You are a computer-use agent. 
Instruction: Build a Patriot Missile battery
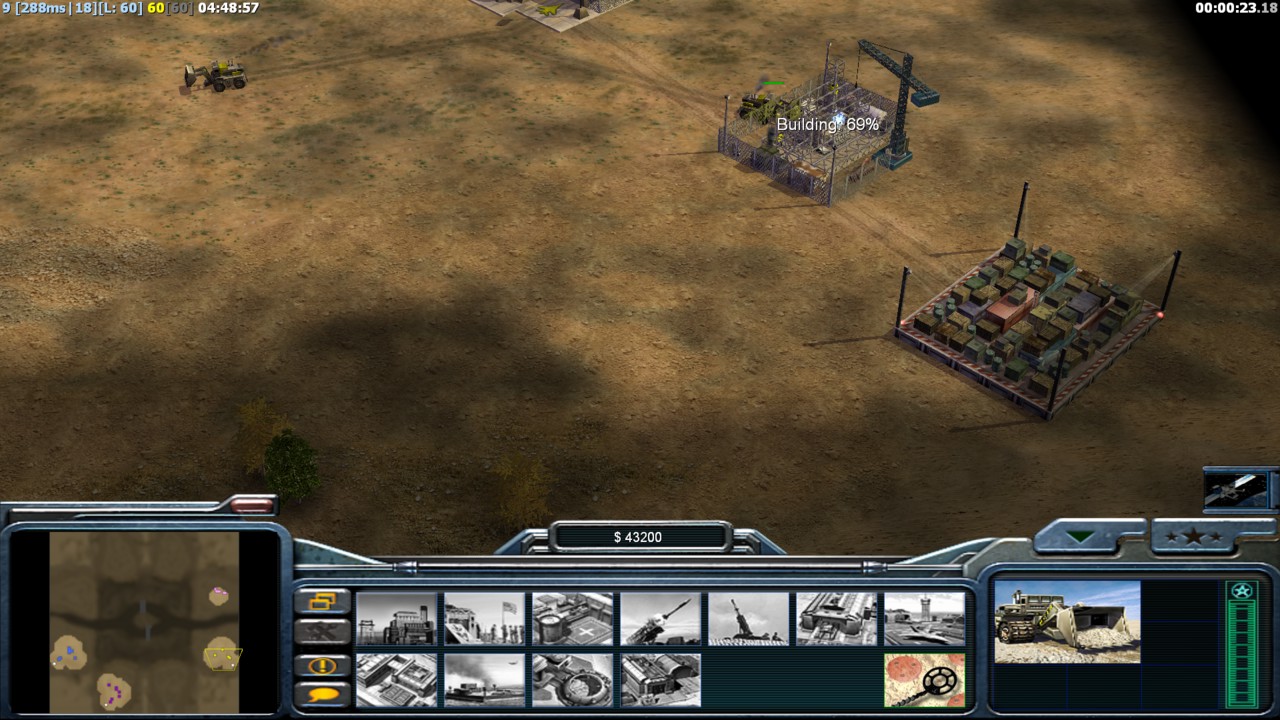660,619
